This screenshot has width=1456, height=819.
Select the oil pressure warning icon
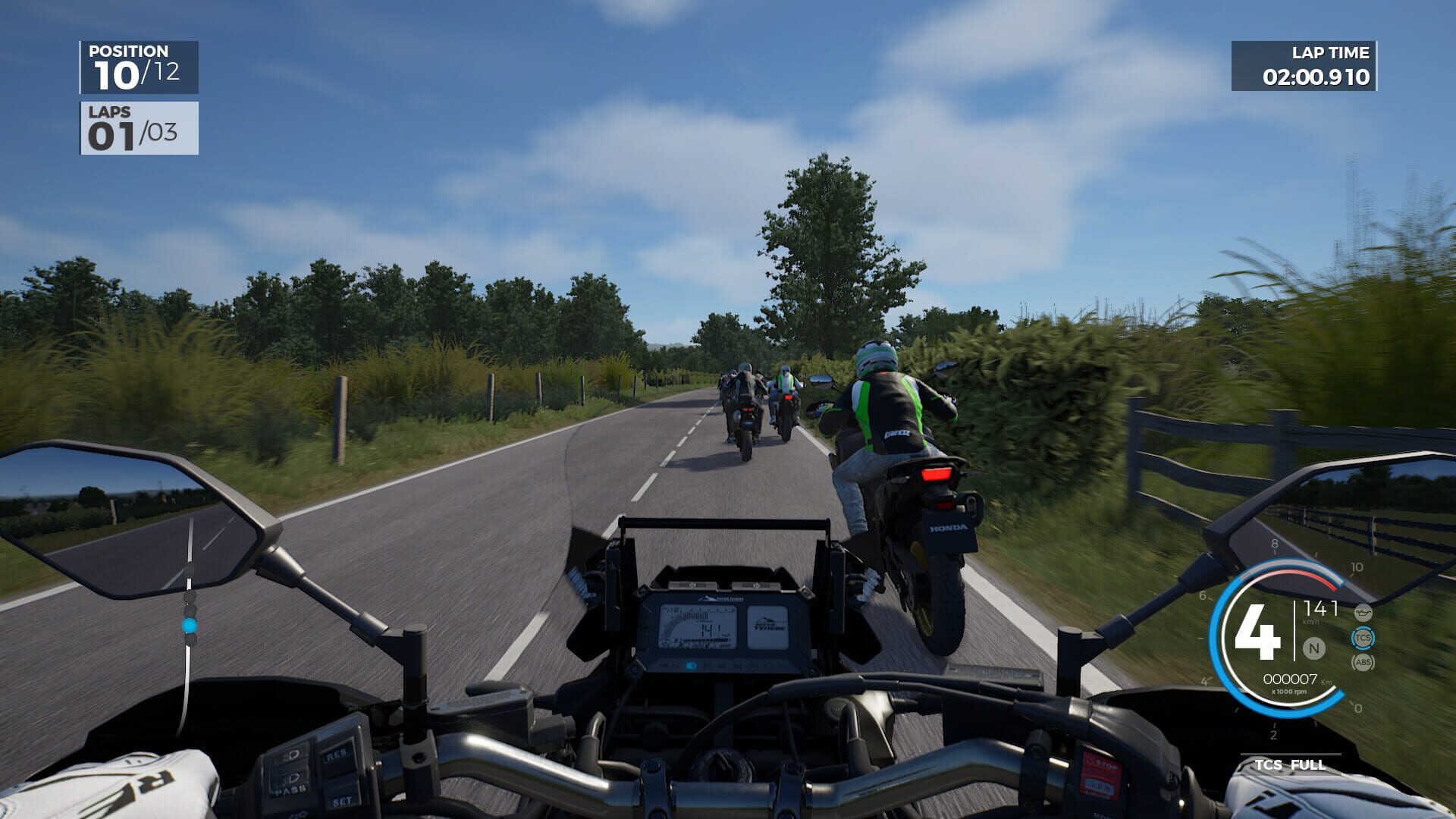(1363, 613)
